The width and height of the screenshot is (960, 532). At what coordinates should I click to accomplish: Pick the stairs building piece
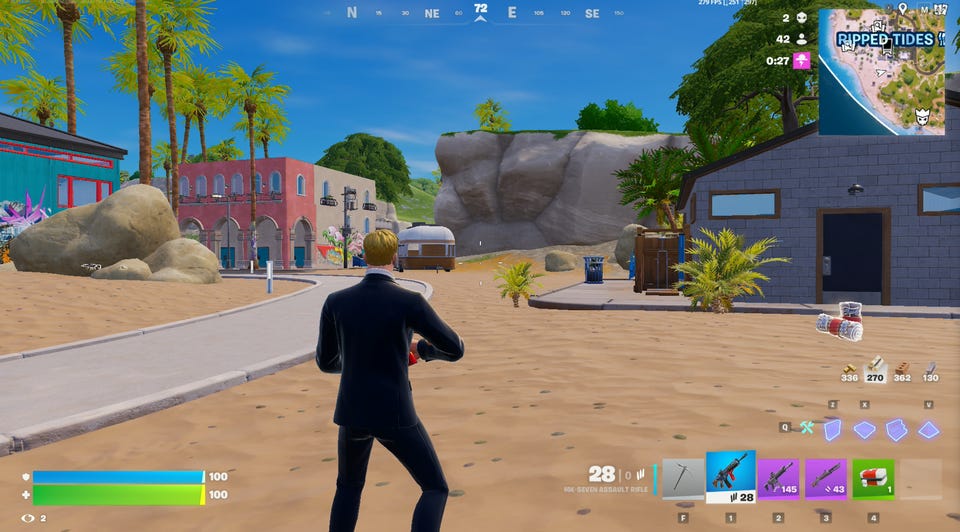pos(896,429)
